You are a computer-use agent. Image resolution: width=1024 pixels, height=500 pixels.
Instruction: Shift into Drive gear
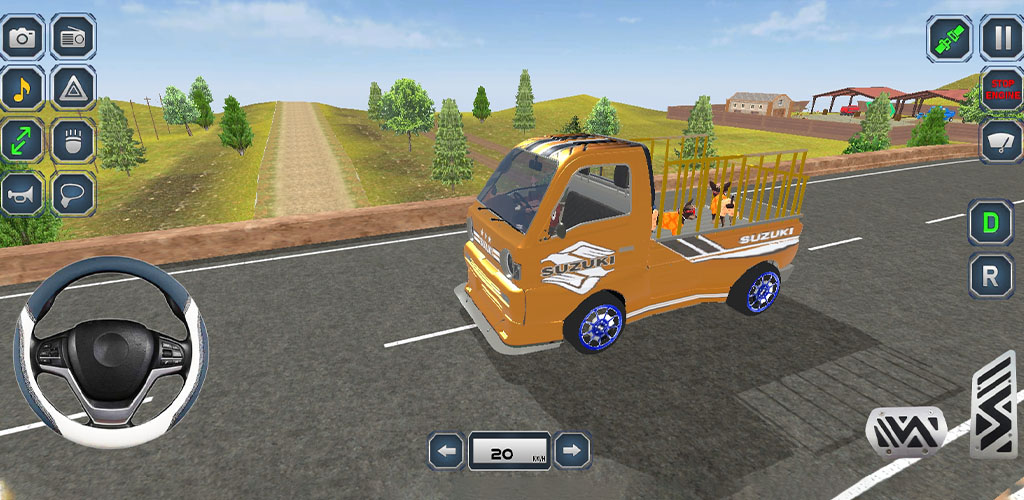pos(990,222)
